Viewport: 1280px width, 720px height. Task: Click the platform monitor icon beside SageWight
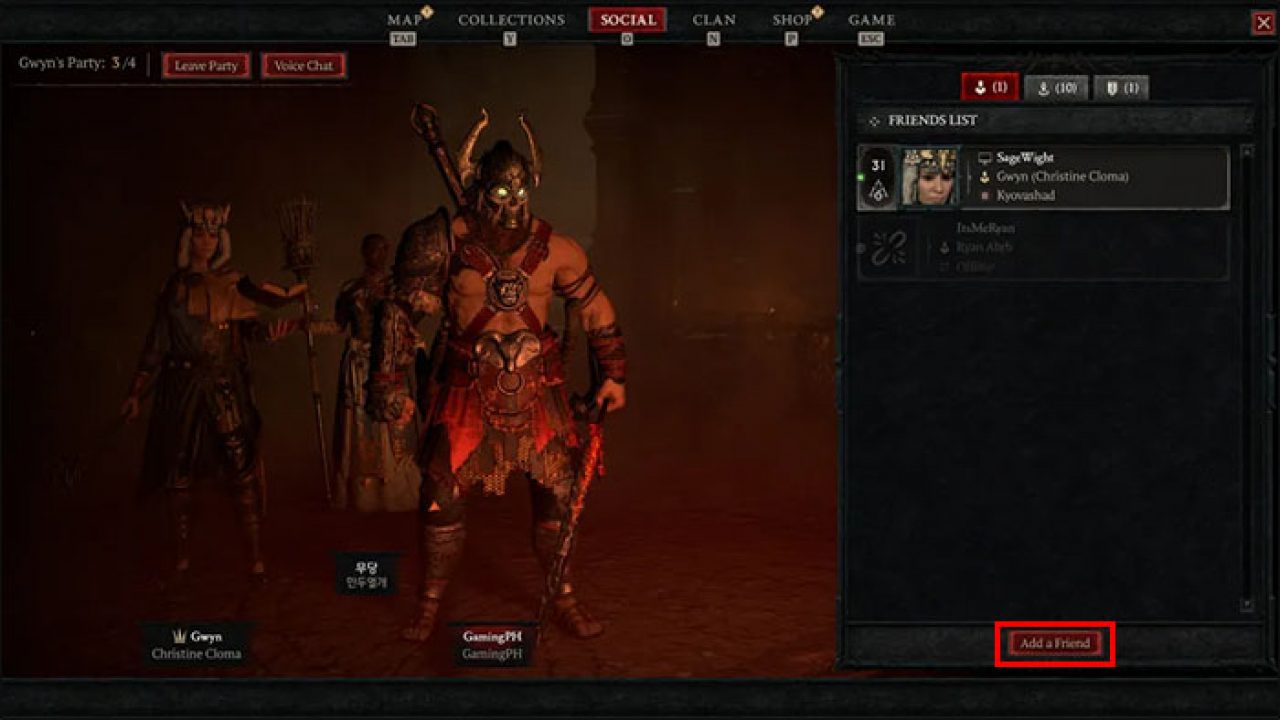[x=986, y=158]
